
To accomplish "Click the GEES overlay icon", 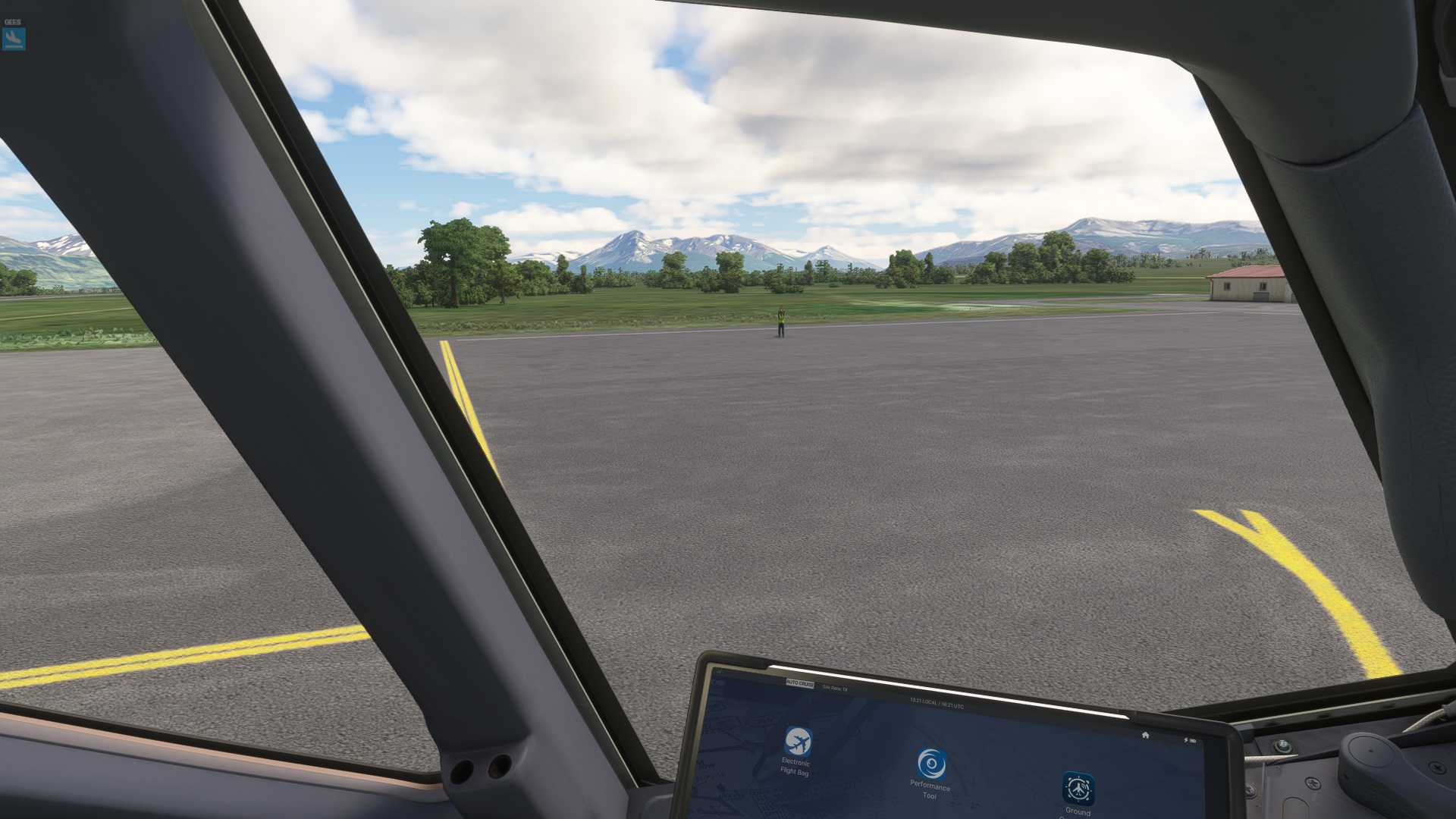I will 14,38.
